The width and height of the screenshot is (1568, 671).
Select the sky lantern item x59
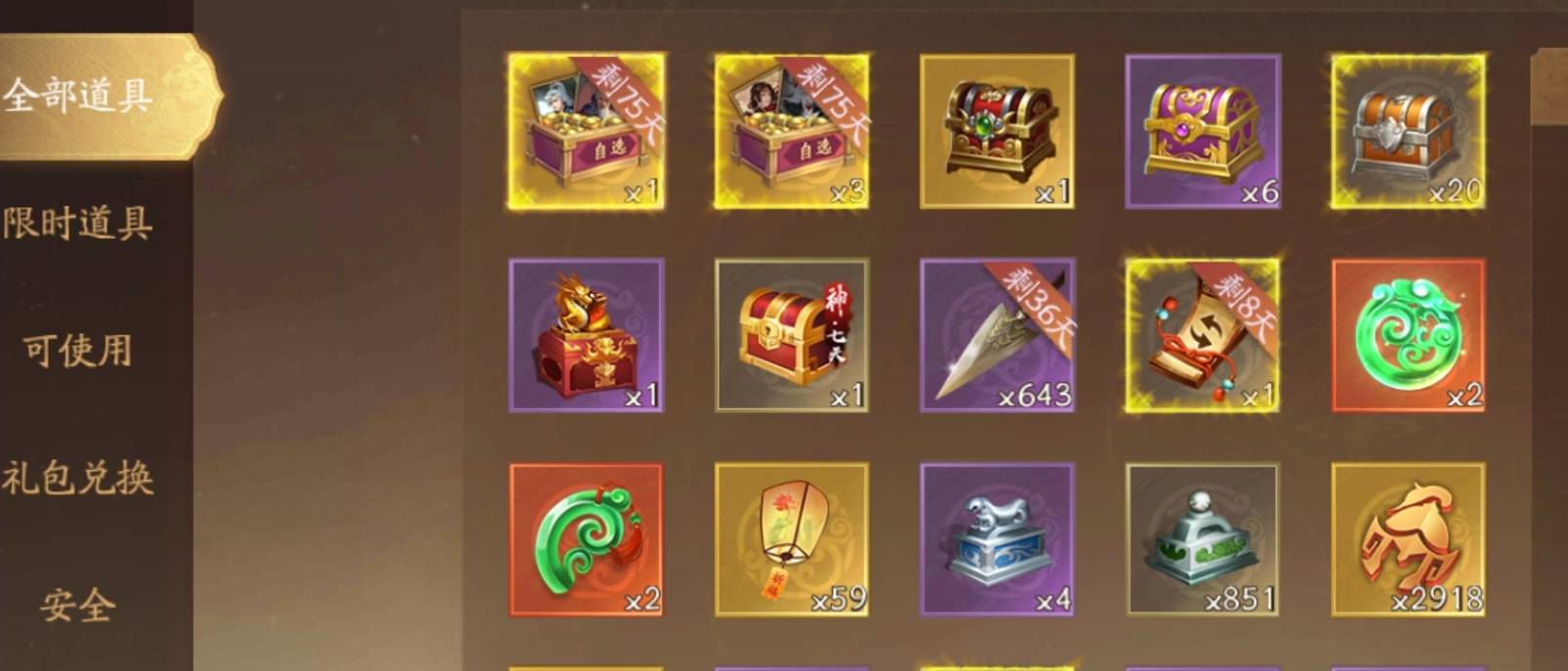pos(792,539)
